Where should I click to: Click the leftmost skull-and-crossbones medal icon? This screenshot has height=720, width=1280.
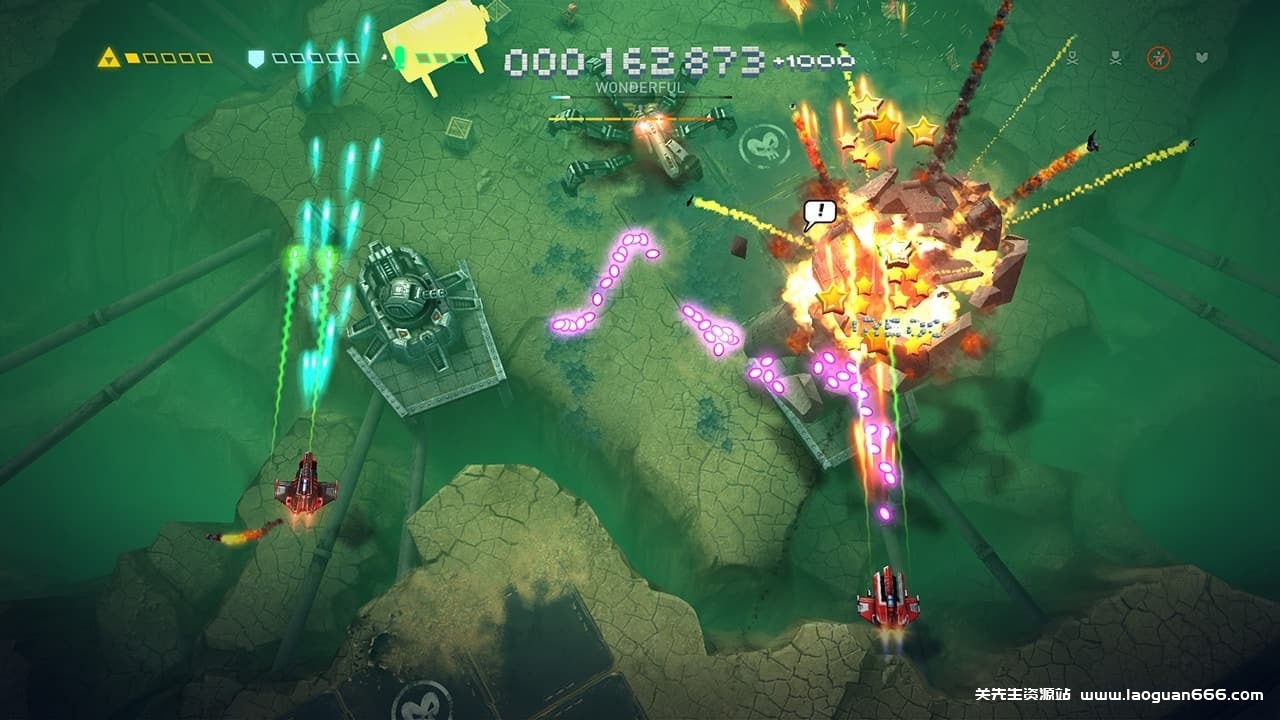1073,58
